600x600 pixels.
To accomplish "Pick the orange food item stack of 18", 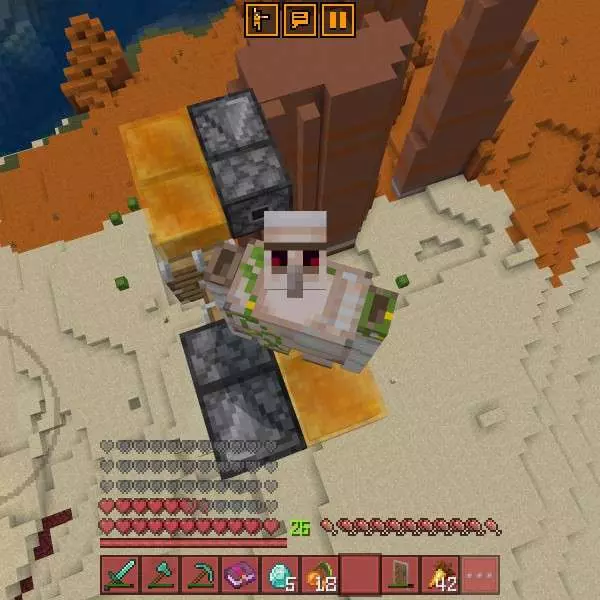I will click(320, 575).
